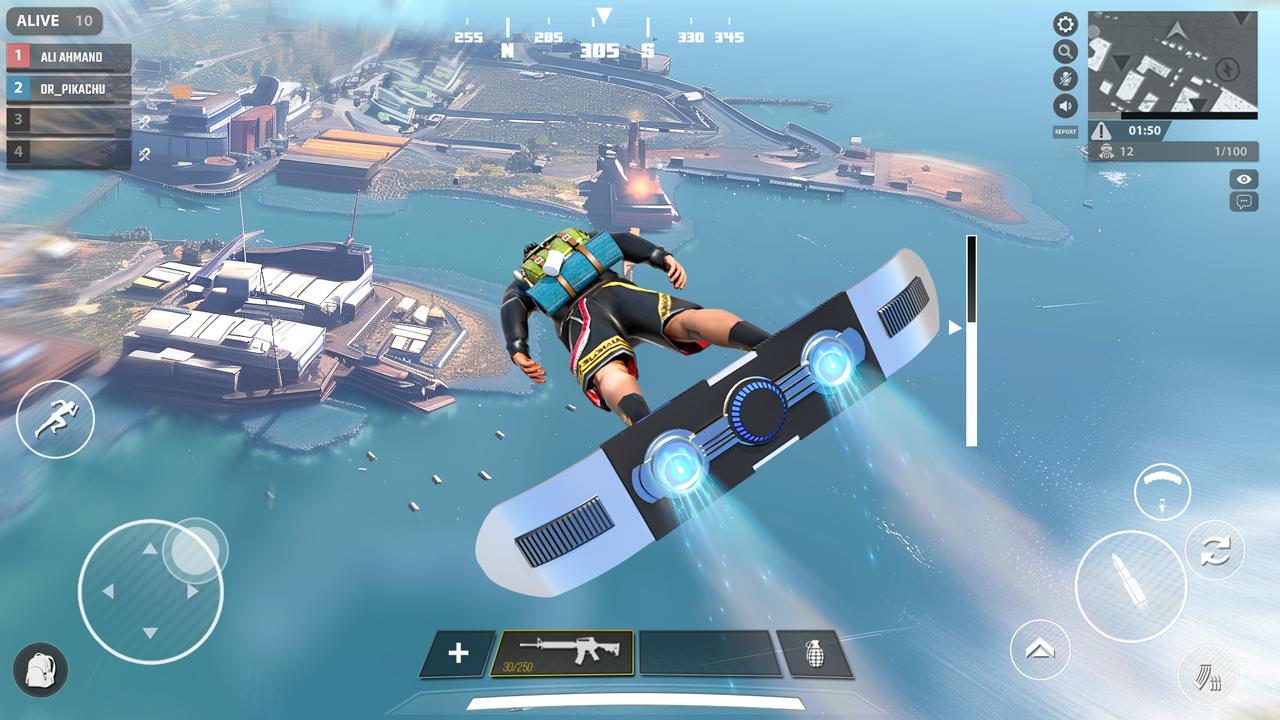Select the assault rifle weapon slot
This screenshot has height=720, width=1280.
(x=563, y=654)
